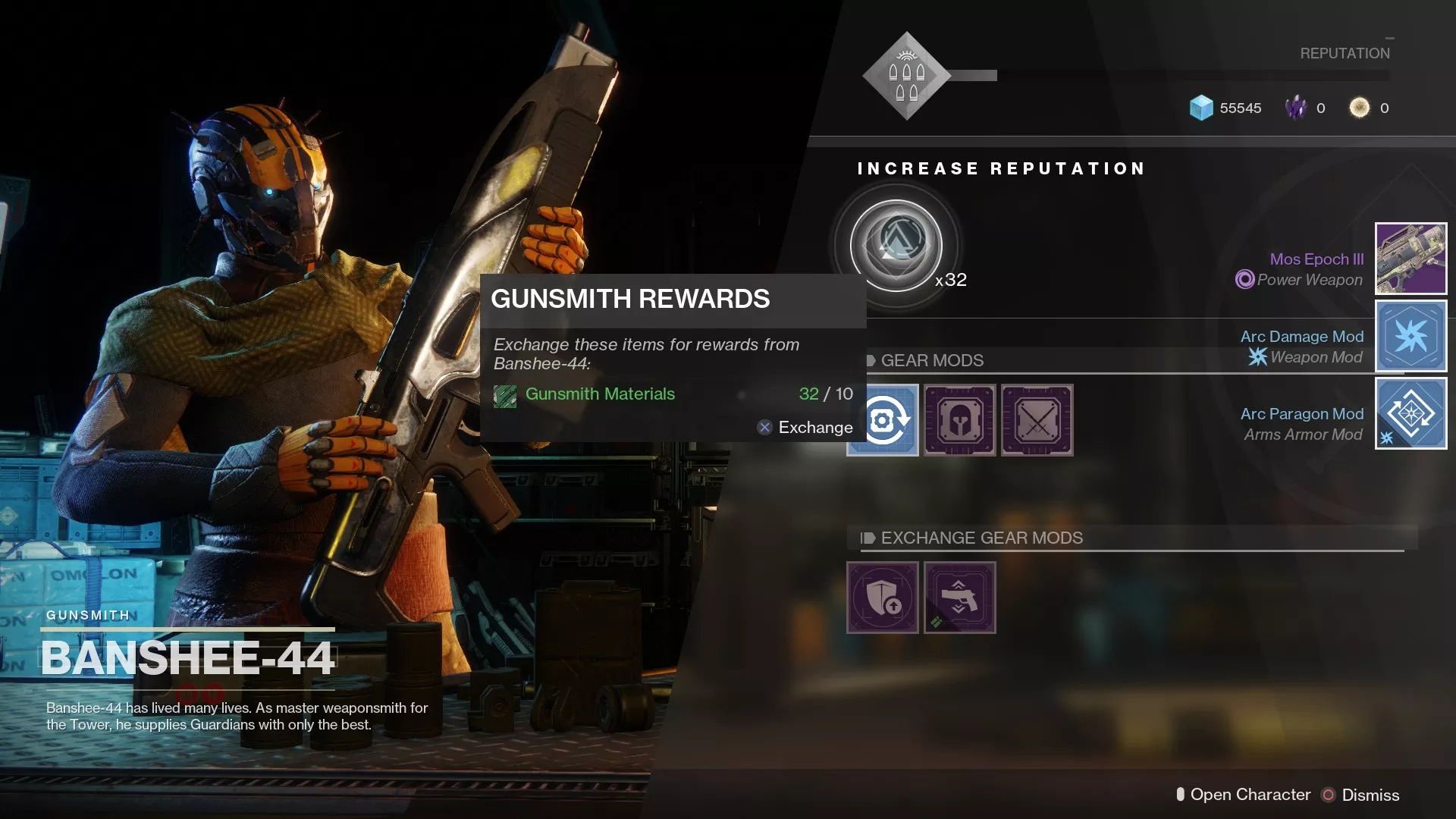Viewport: 1456px width, 819px height.
Task: Select the Arc Damage Mod icon
Action: 1410,336
